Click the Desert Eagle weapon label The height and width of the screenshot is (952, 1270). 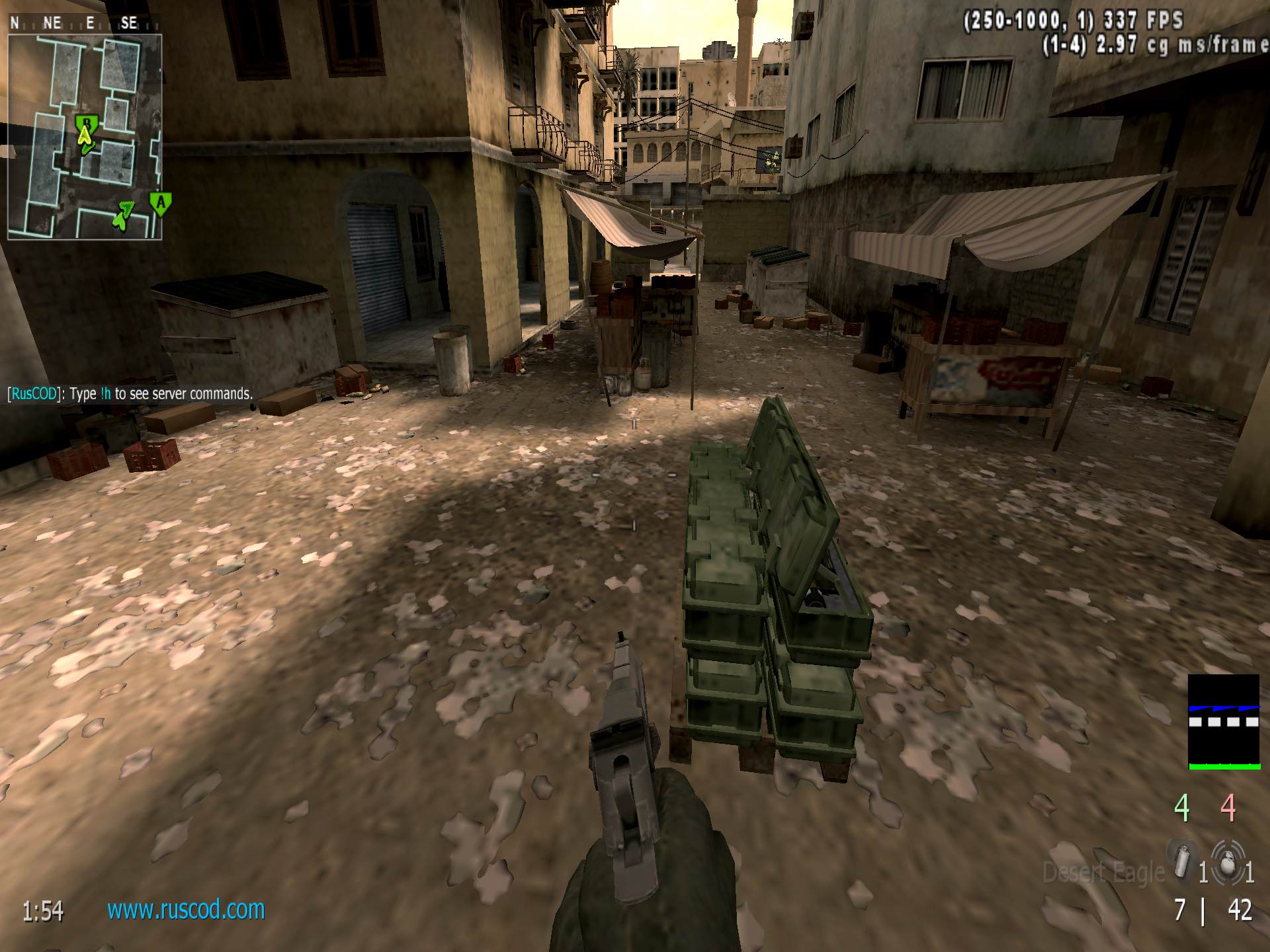(x=1103, y=873)
